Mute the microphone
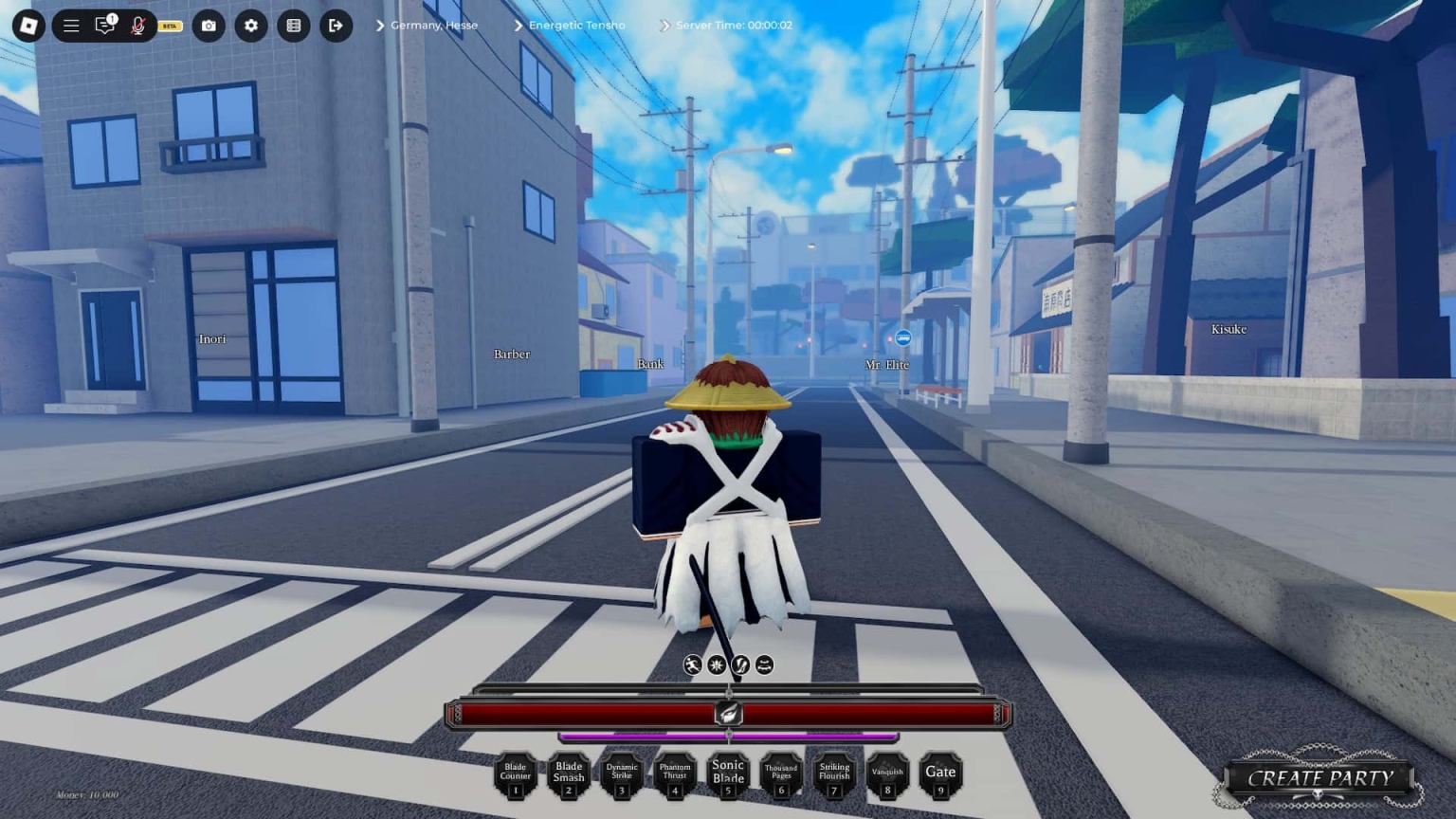This screenshot has height=819, width=1456. point(140,26)
